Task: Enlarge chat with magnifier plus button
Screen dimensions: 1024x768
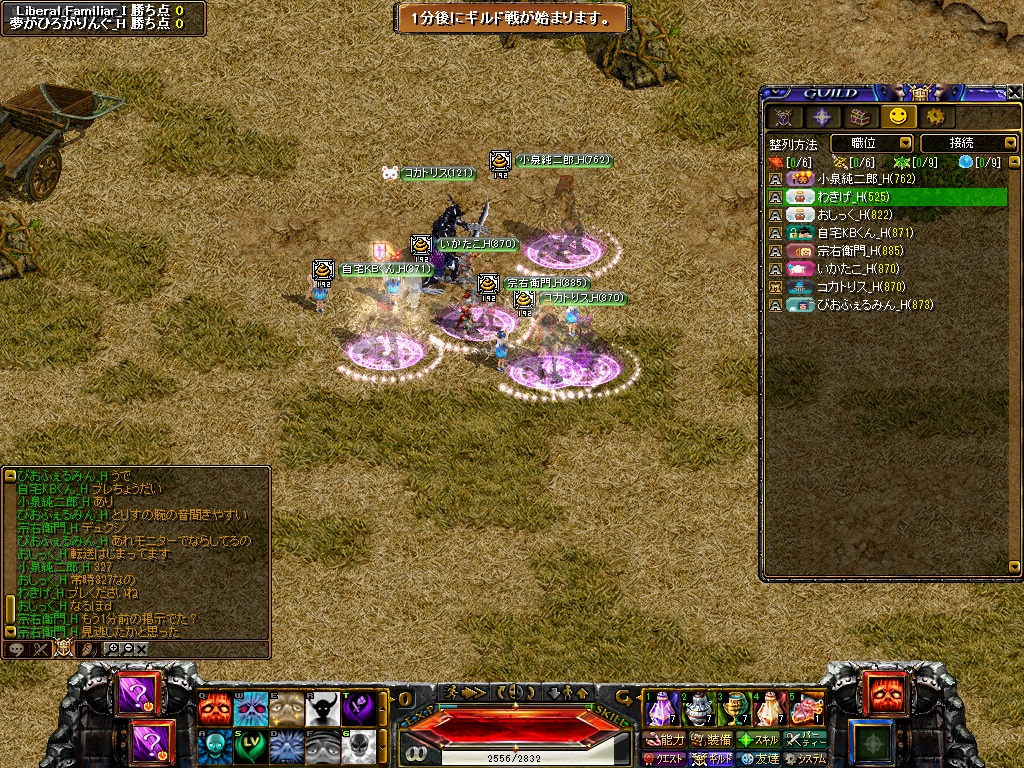Action: coord(113,649)
